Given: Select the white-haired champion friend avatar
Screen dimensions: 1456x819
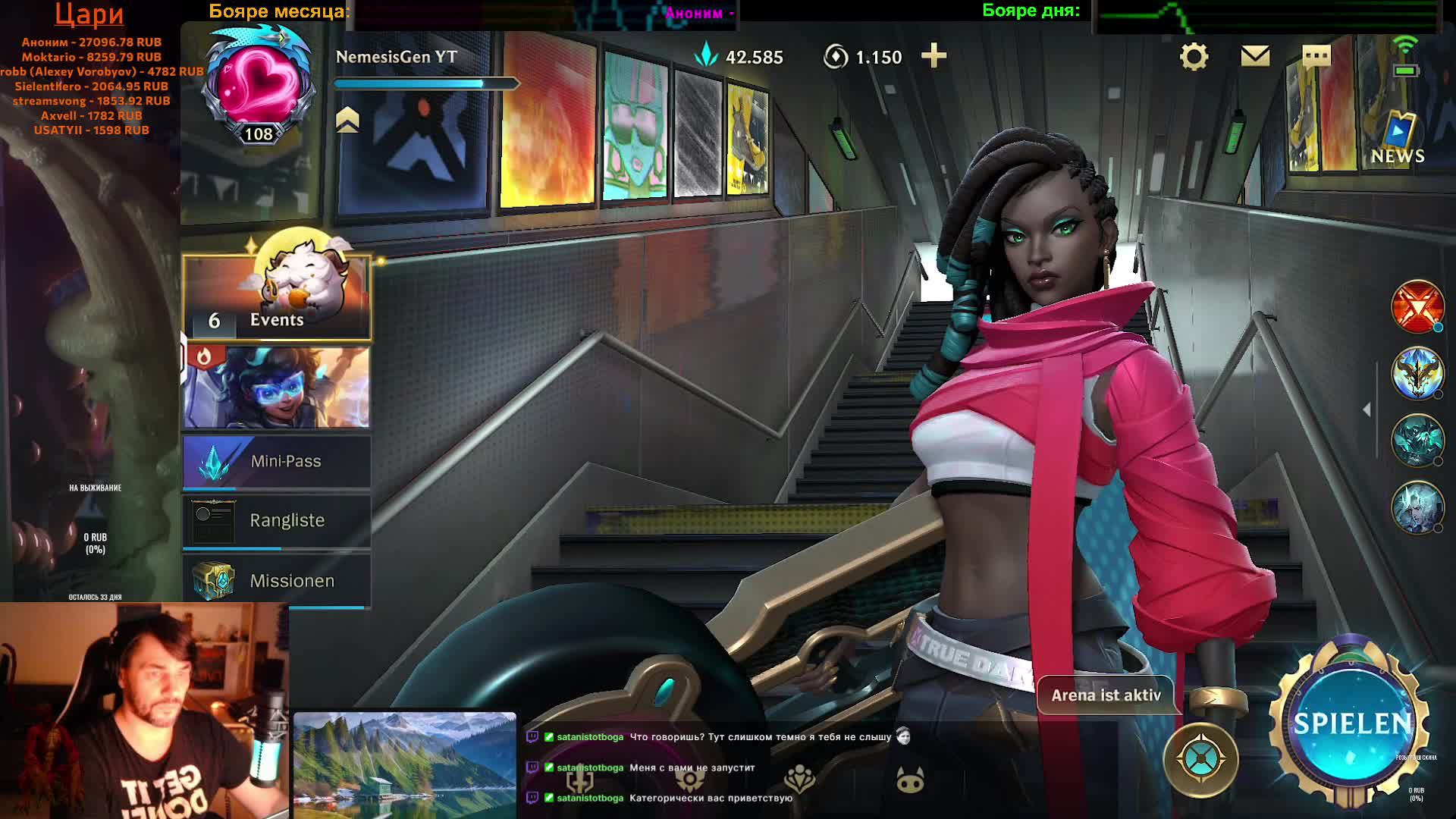Looking at the screenshot, I should point(1417,507).
